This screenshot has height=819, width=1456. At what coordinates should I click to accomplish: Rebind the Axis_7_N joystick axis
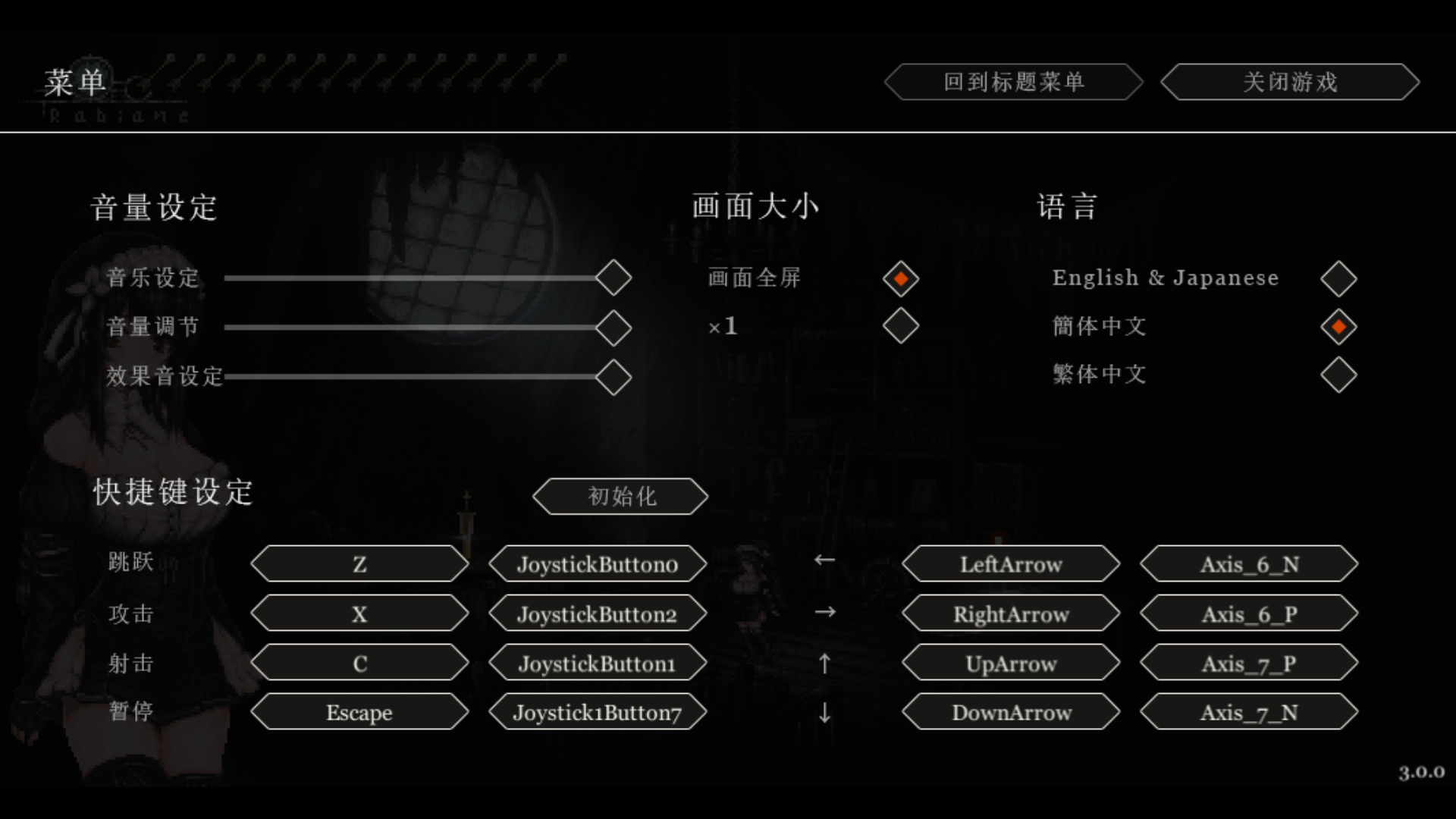1249,713
